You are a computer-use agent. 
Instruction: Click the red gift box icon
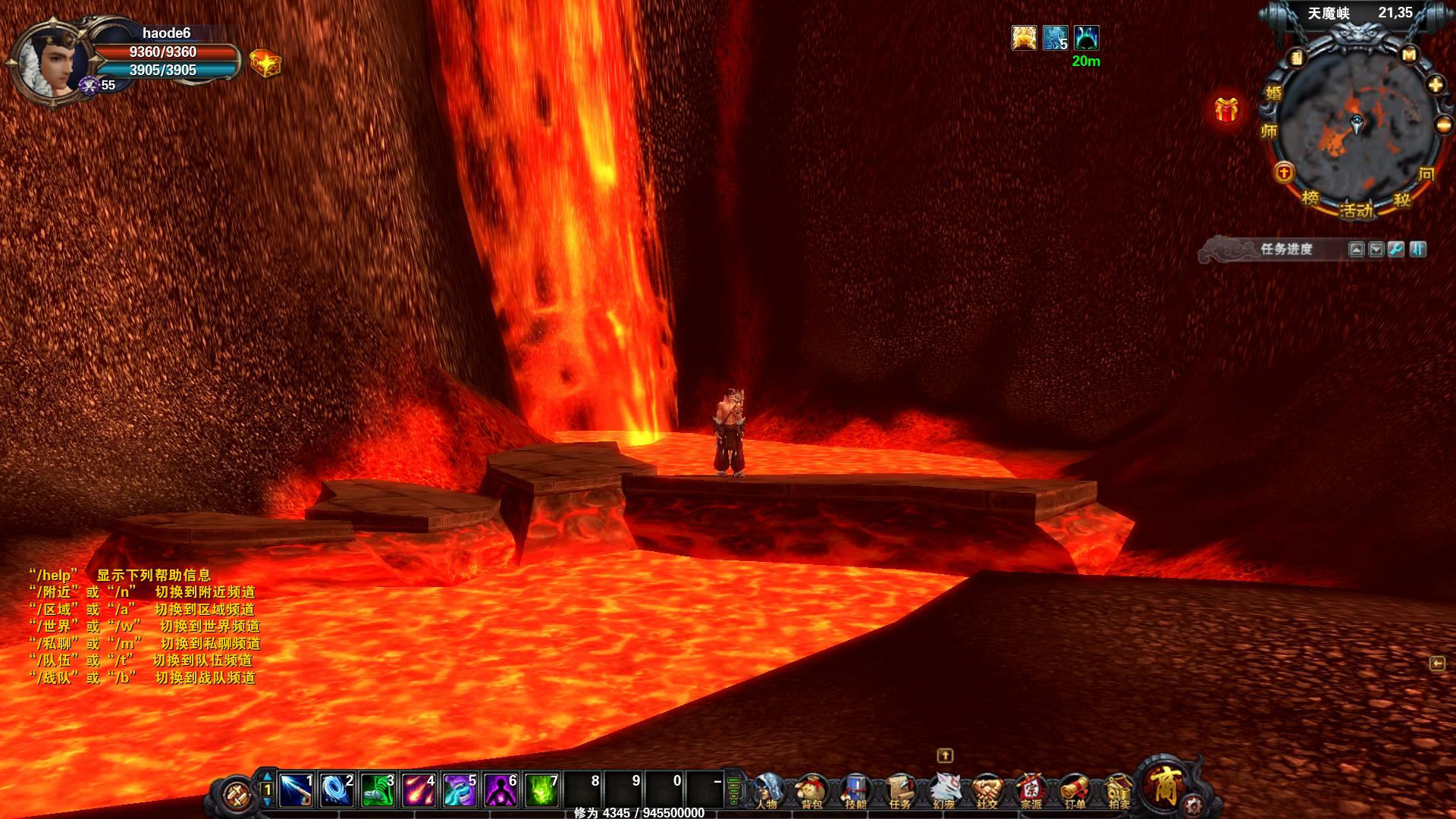[x=1226, y=110]
